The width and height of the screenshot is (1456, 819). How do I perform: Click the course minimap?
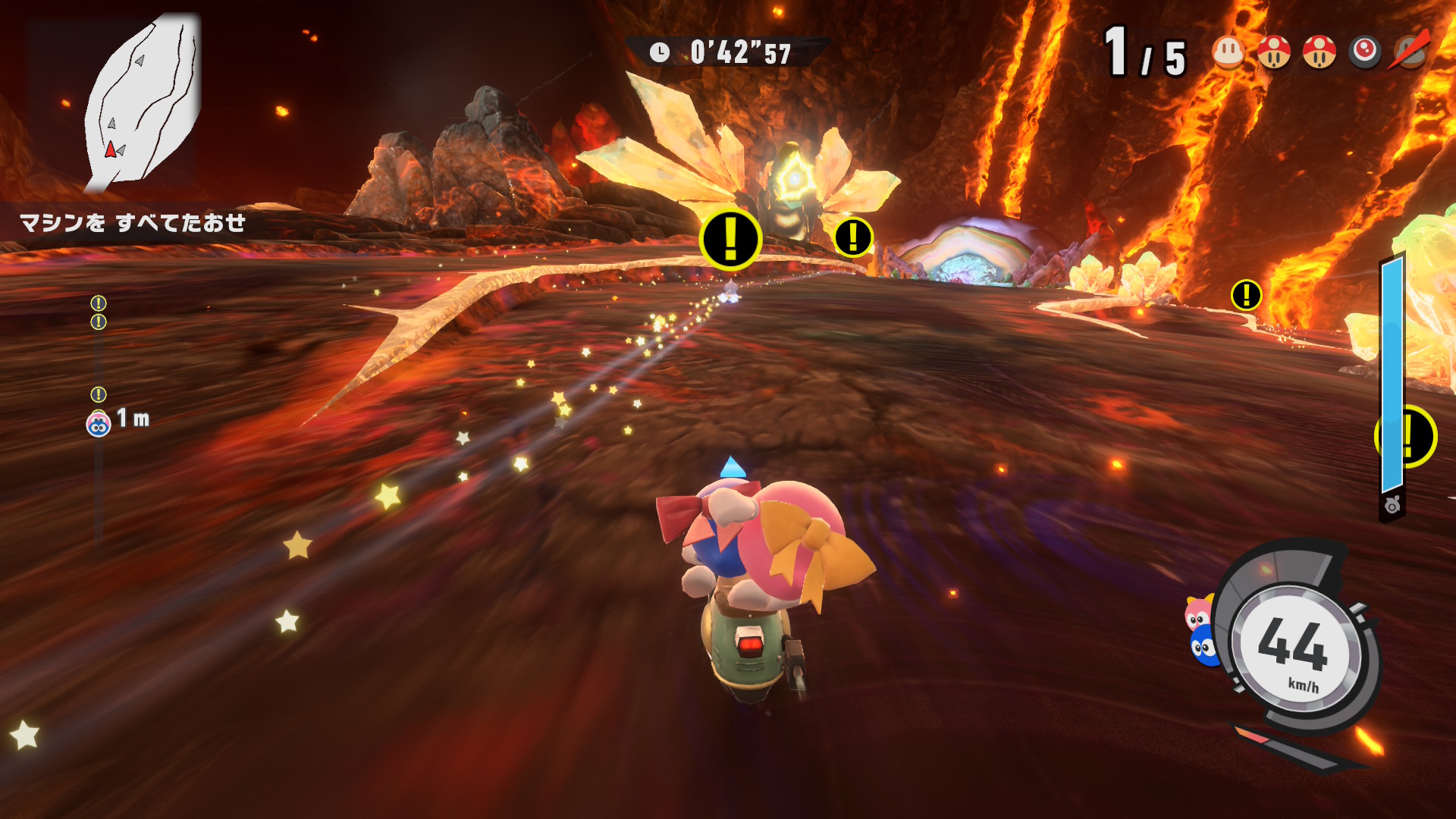click(x=143, y=102)
